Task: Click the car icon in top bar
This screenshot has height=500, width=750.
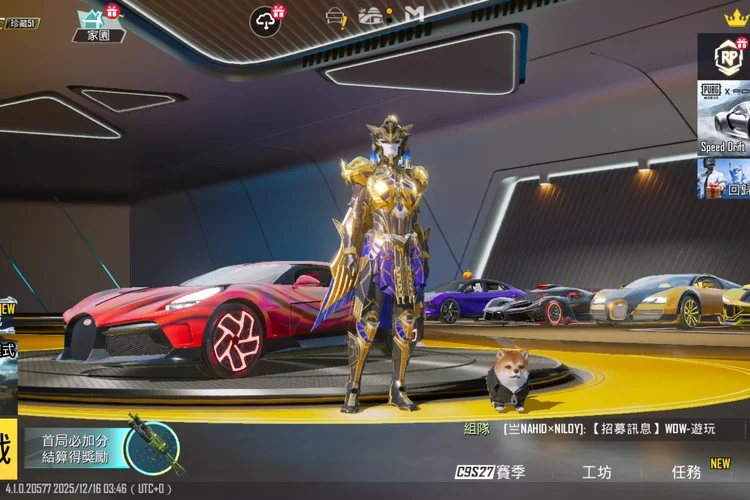Action: 371,15
